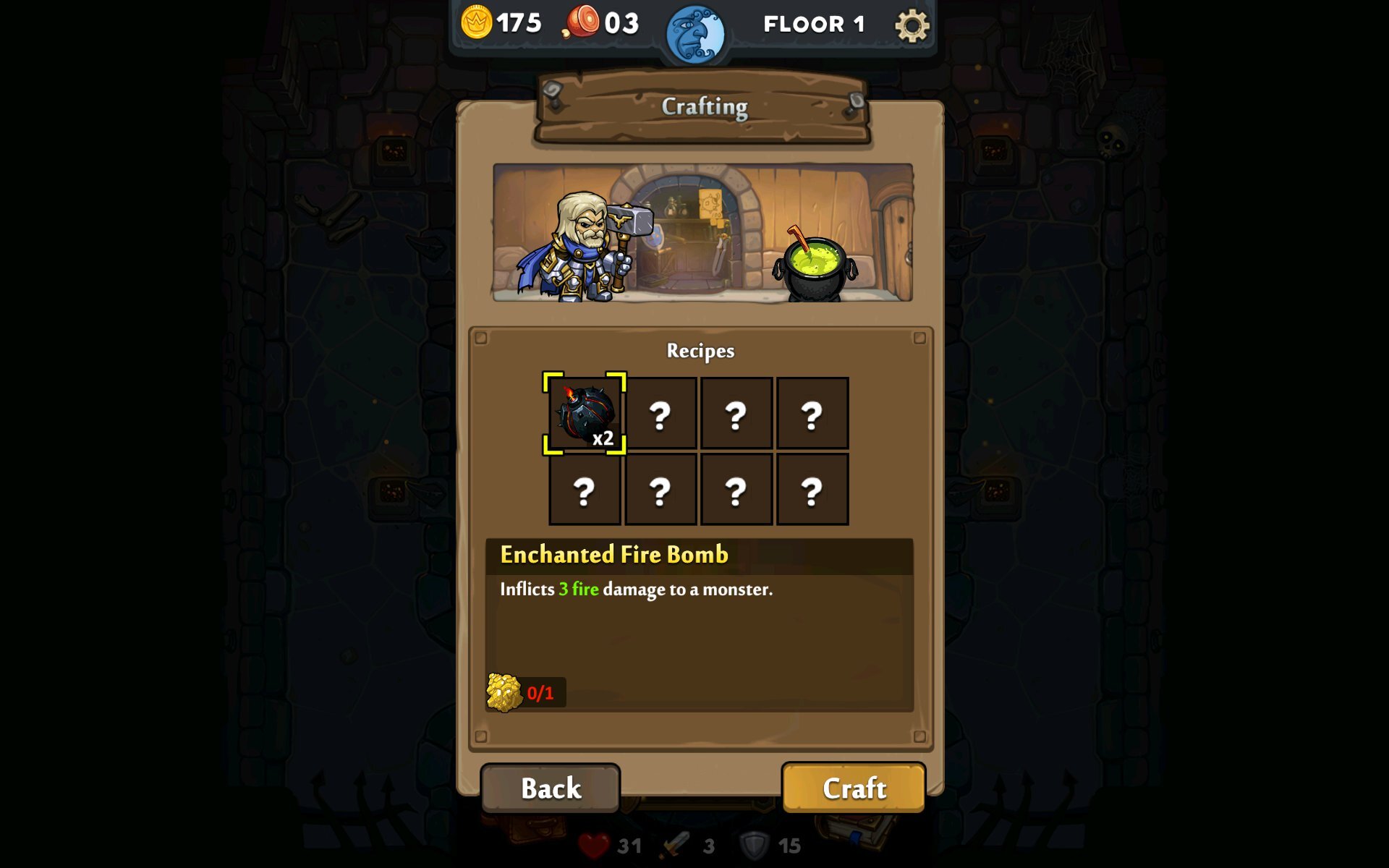Click the Enchanted Fire Bomb description text
Image resolution: width=1389 pixels, height=868 pixels.
click(x=637, y=590)
